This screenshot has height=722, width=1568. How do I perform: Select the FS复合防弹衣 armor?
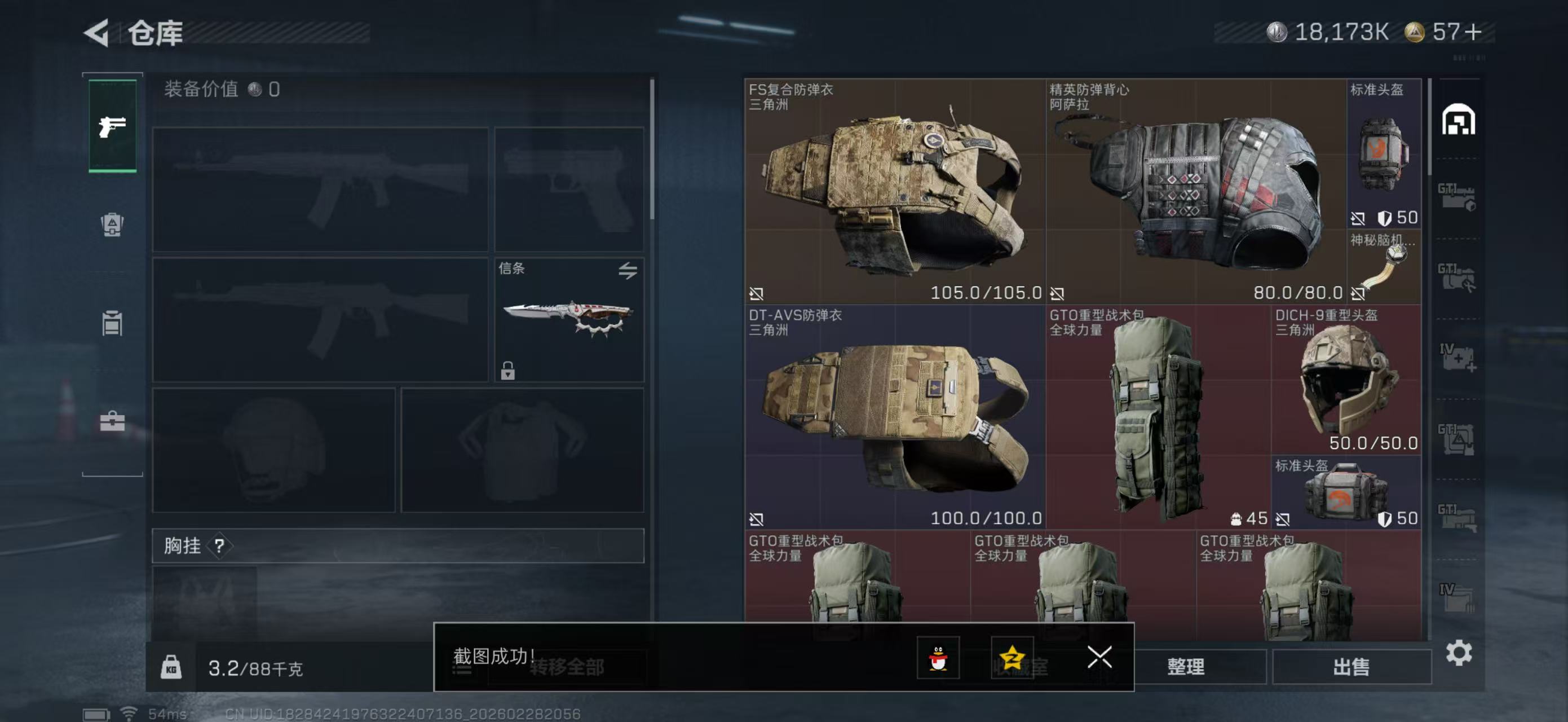pyautogui.click(x=894, y=191)
